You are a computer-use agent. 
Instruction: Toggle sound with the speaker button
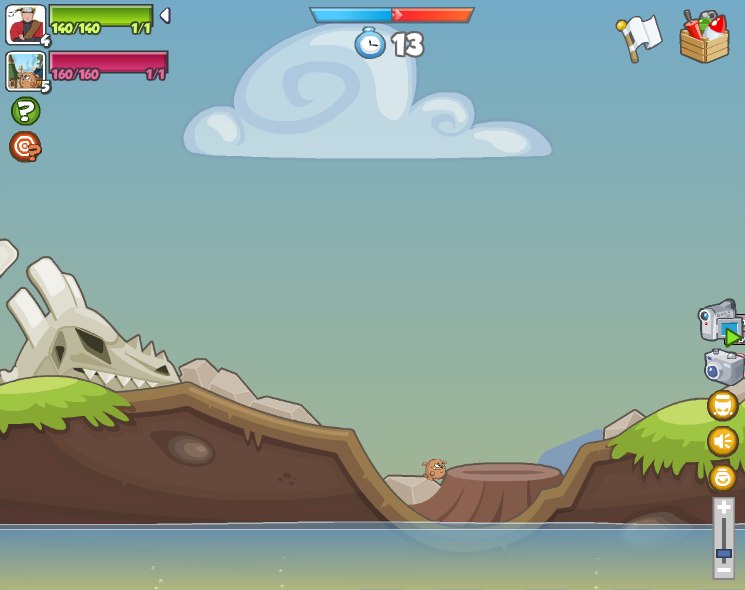pos(722,441)
